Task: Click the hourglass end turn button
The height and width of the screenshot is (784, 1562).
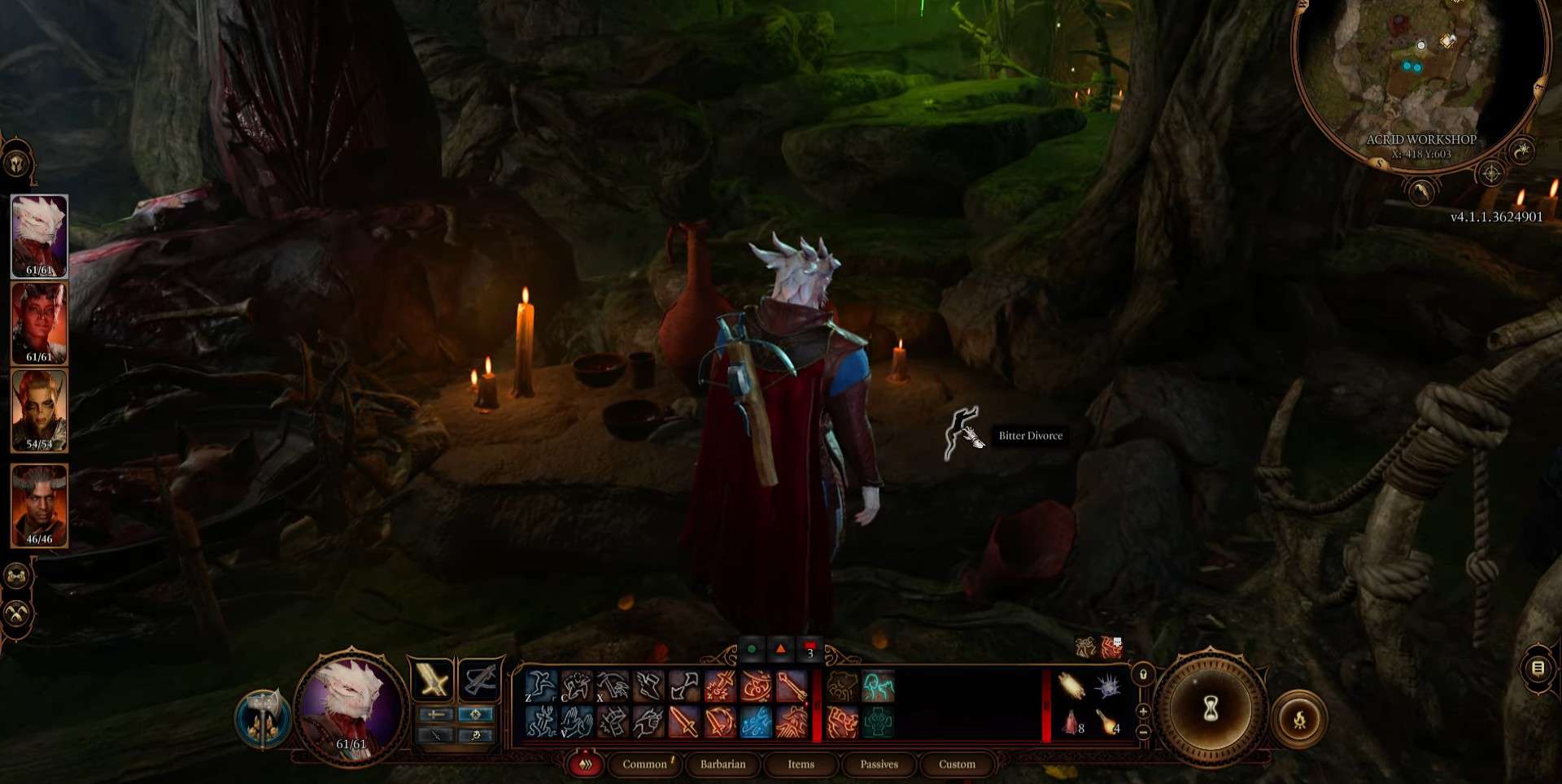Action: [x=1211, y=710]
